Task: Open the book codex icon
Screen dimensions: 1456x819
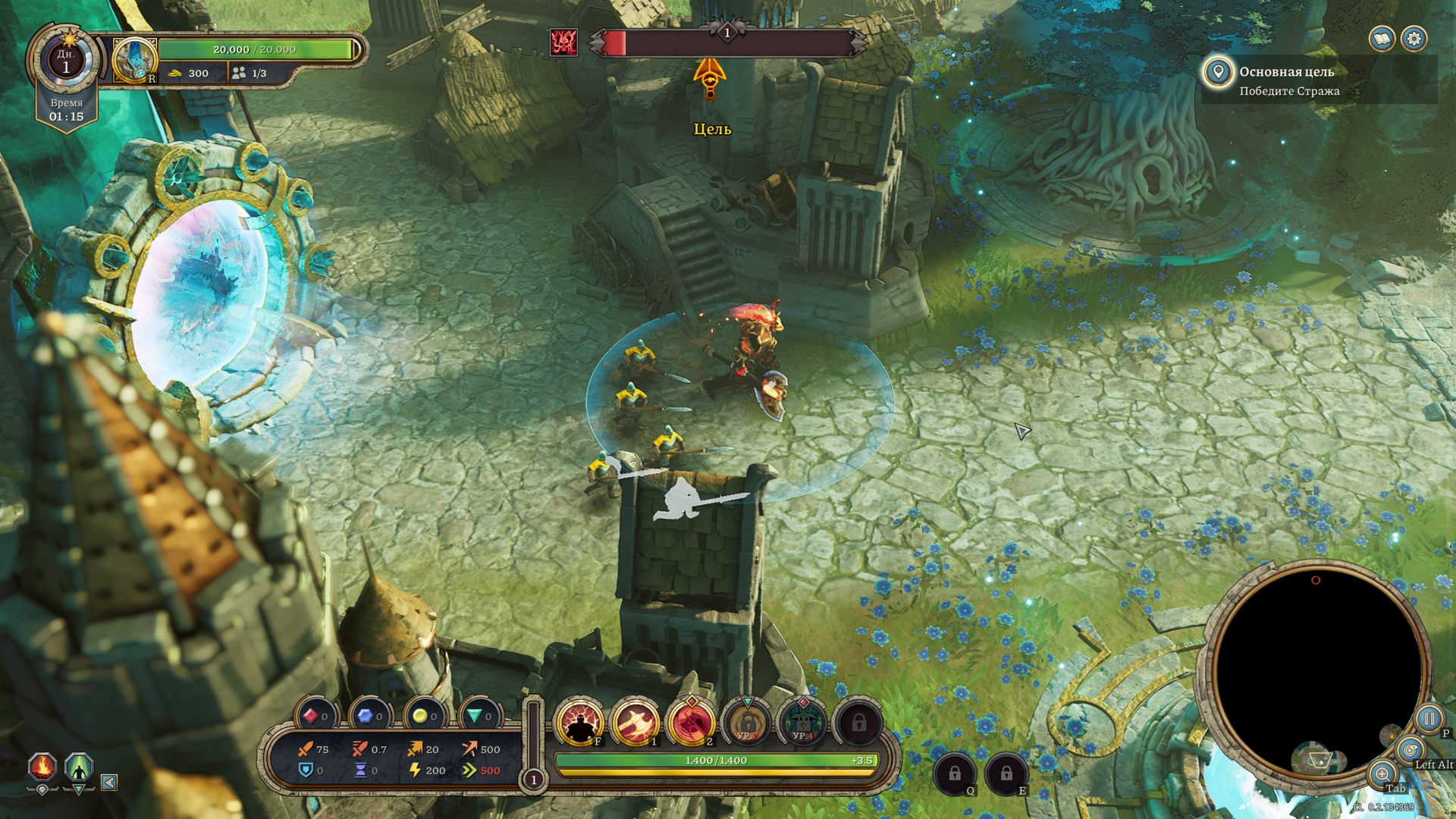Action: [1382, 39]
